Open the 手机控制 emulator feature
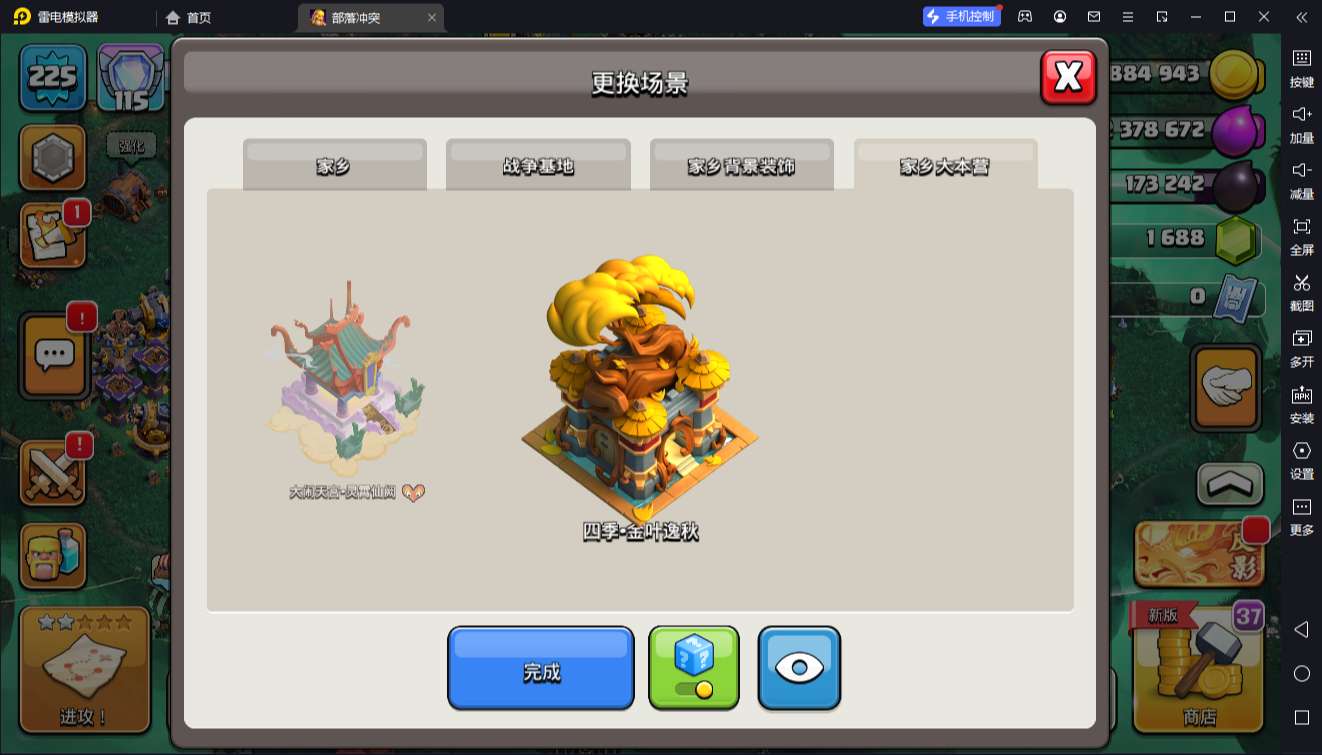Viewport: 1322px width, 755px height. [961, 17]
